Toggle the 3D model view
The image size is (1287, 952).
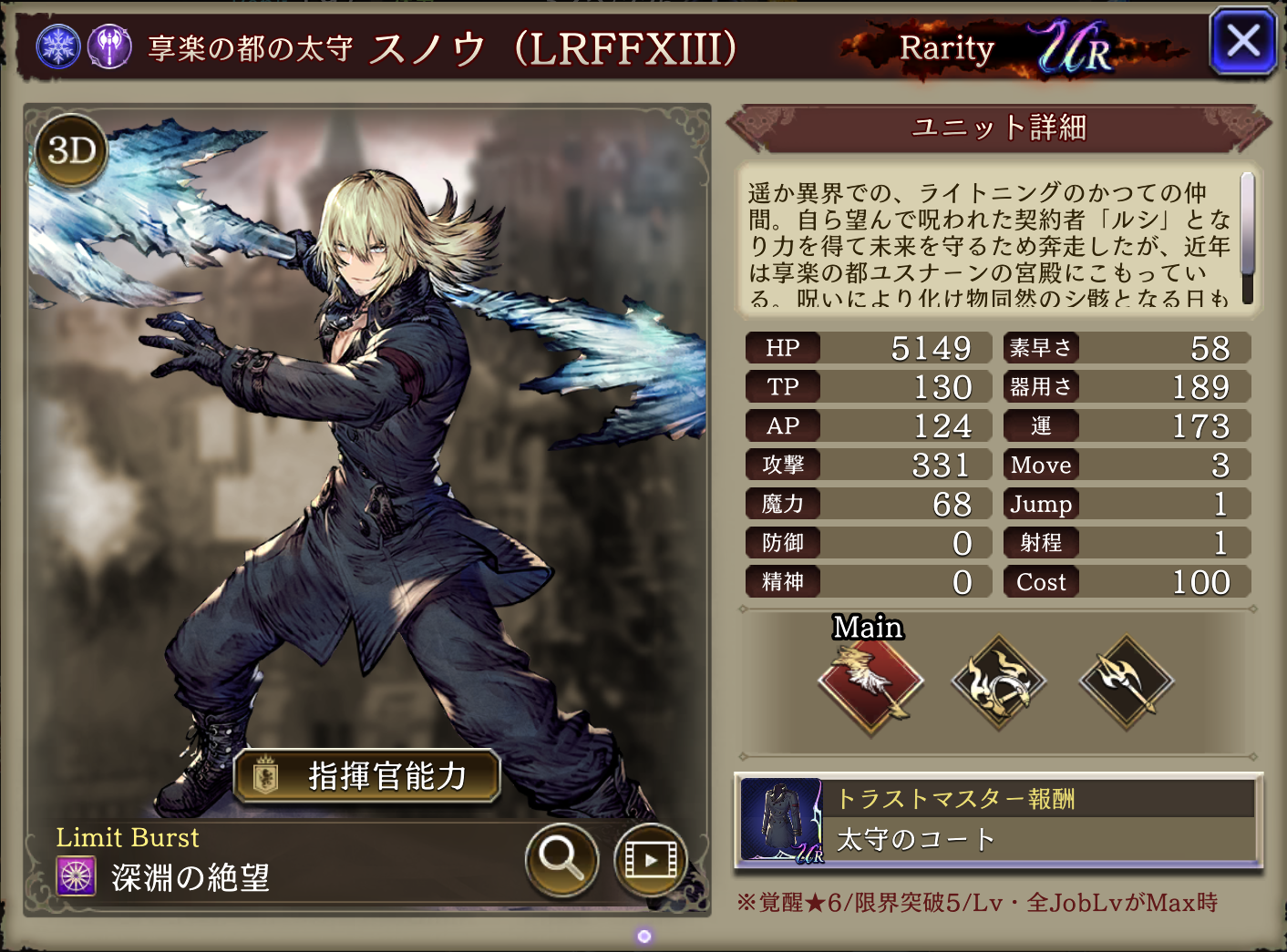tap(72, 151)
